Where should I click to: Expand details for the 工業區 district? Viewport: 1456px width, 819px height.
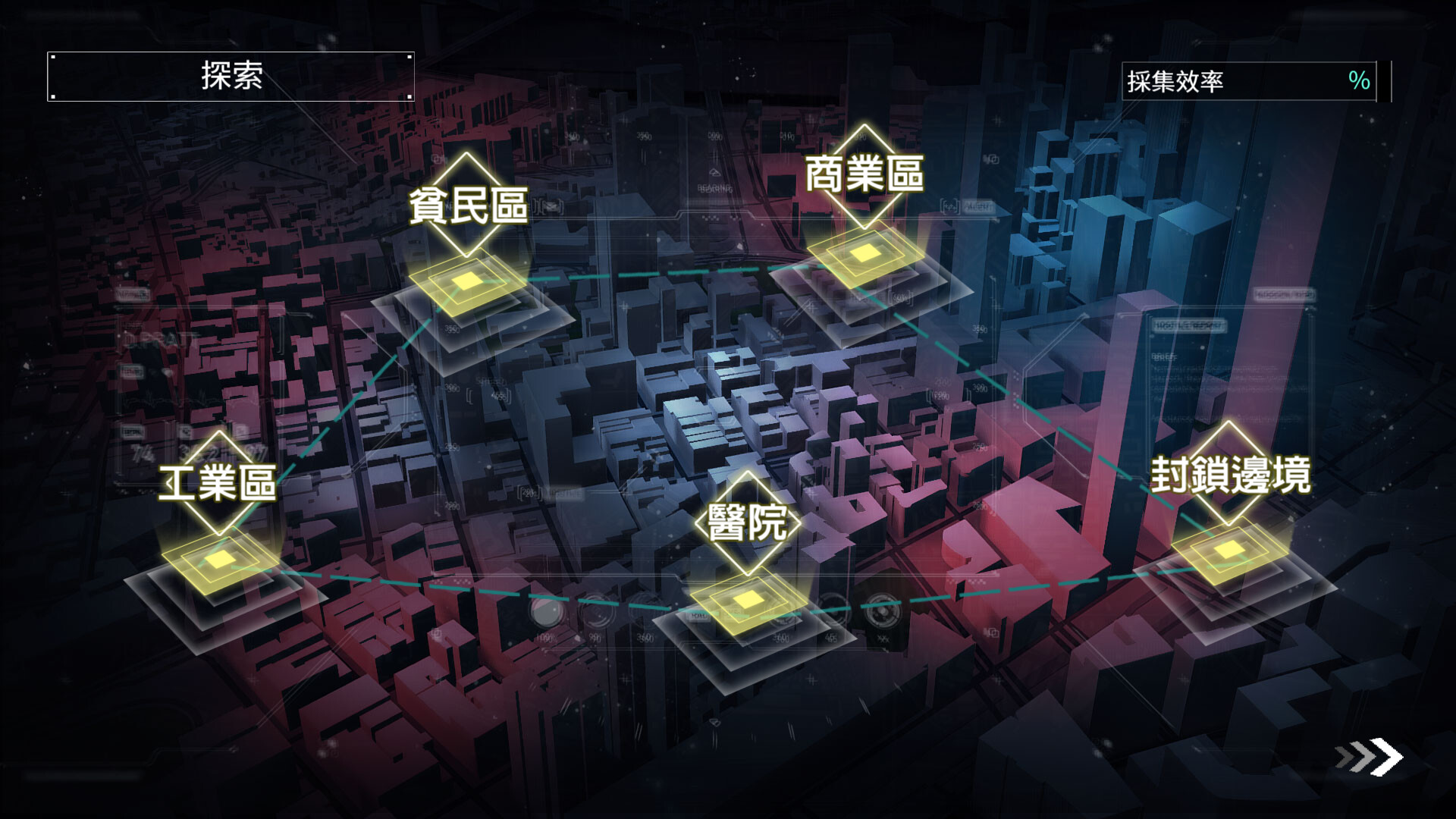click(x=220, y=482)
